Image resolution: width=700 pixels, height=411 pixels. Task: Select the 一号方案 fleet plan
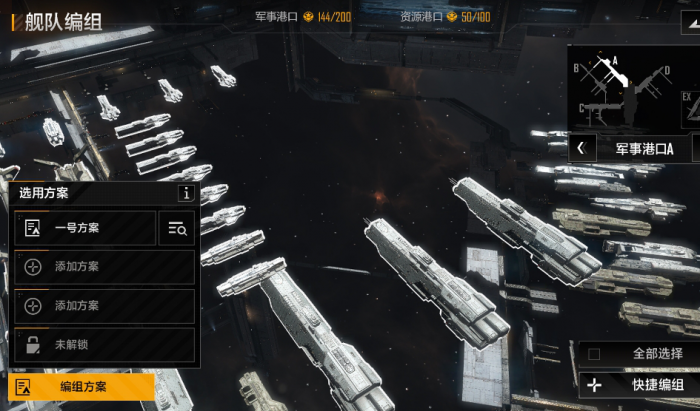85,228
